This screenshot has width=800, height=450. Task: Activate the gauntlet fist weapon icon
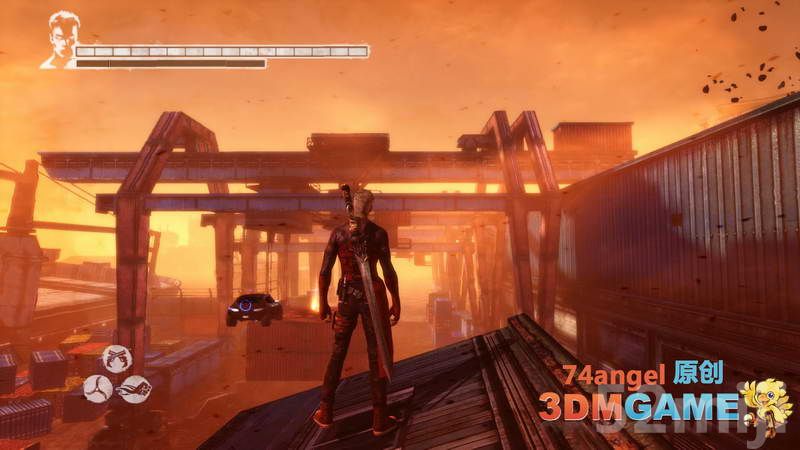tap(135, 388)
